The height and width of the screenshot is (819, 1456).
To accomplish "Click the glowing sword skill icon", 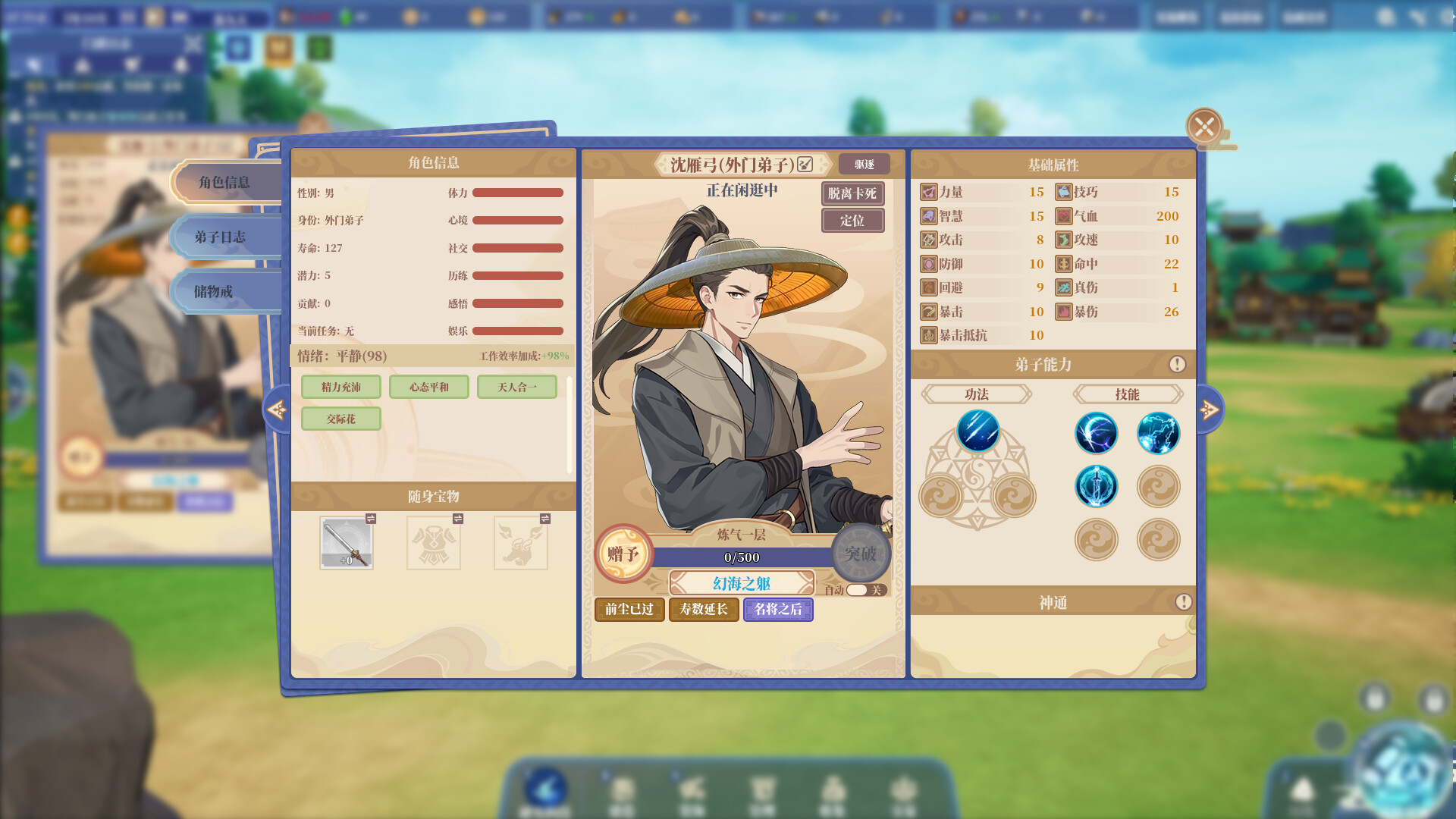I will [1097, 486].
